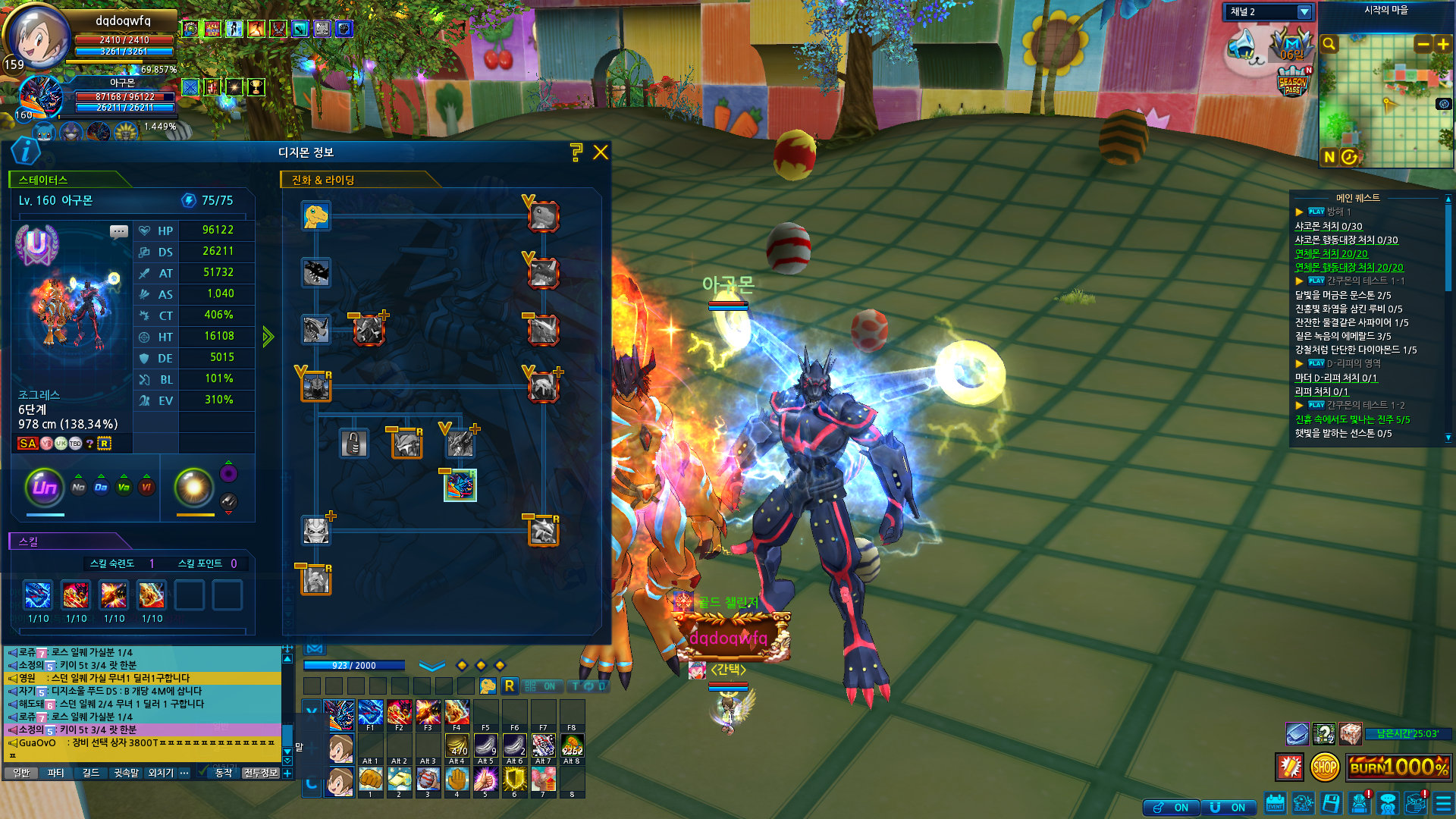
Task: Switch chat to the 파티 tab
Action: coord(56,773)
